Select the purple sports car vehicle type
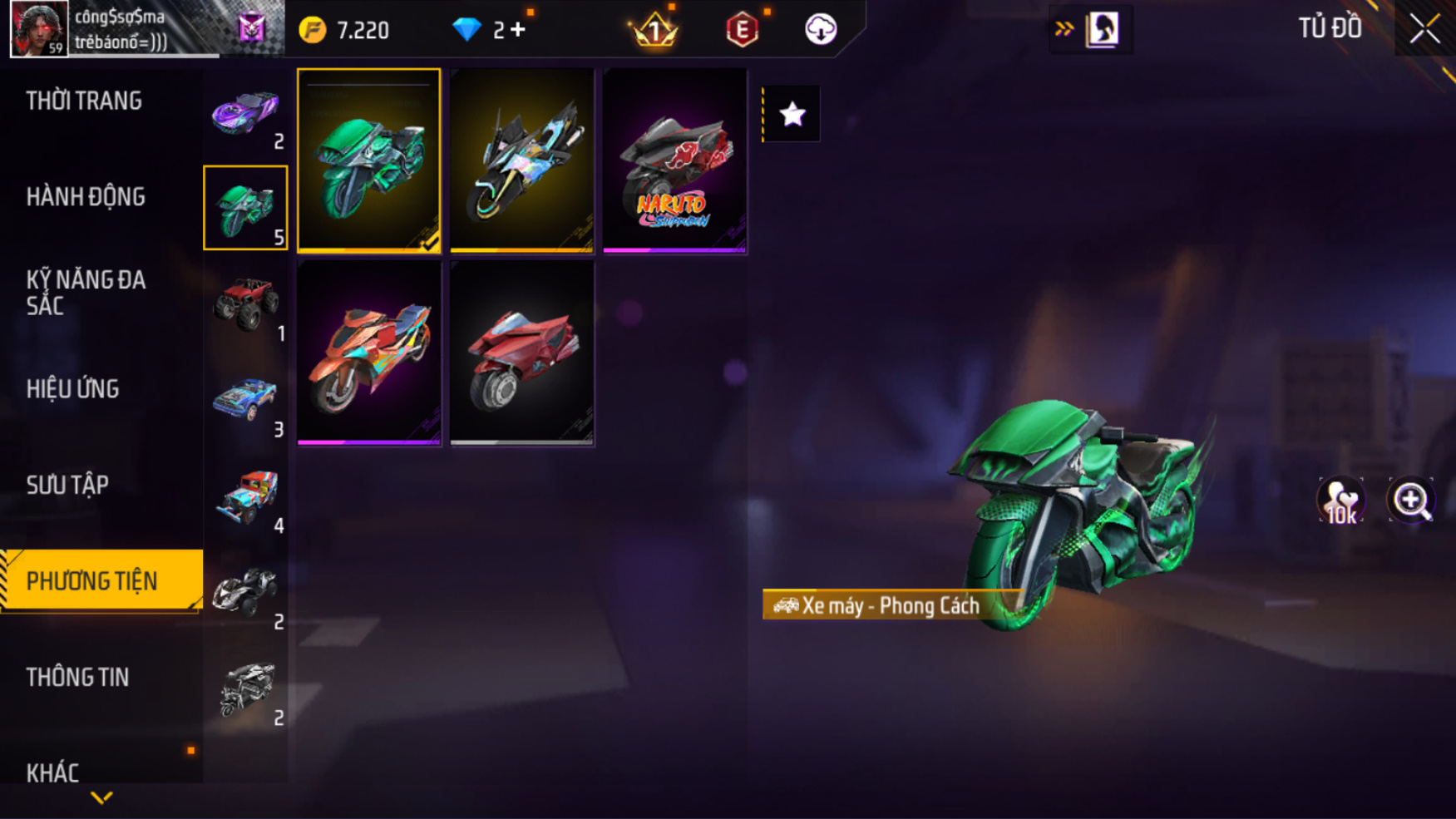This screenshot has width=1456, height=819. pyautogui.click(x=245, y=114)
